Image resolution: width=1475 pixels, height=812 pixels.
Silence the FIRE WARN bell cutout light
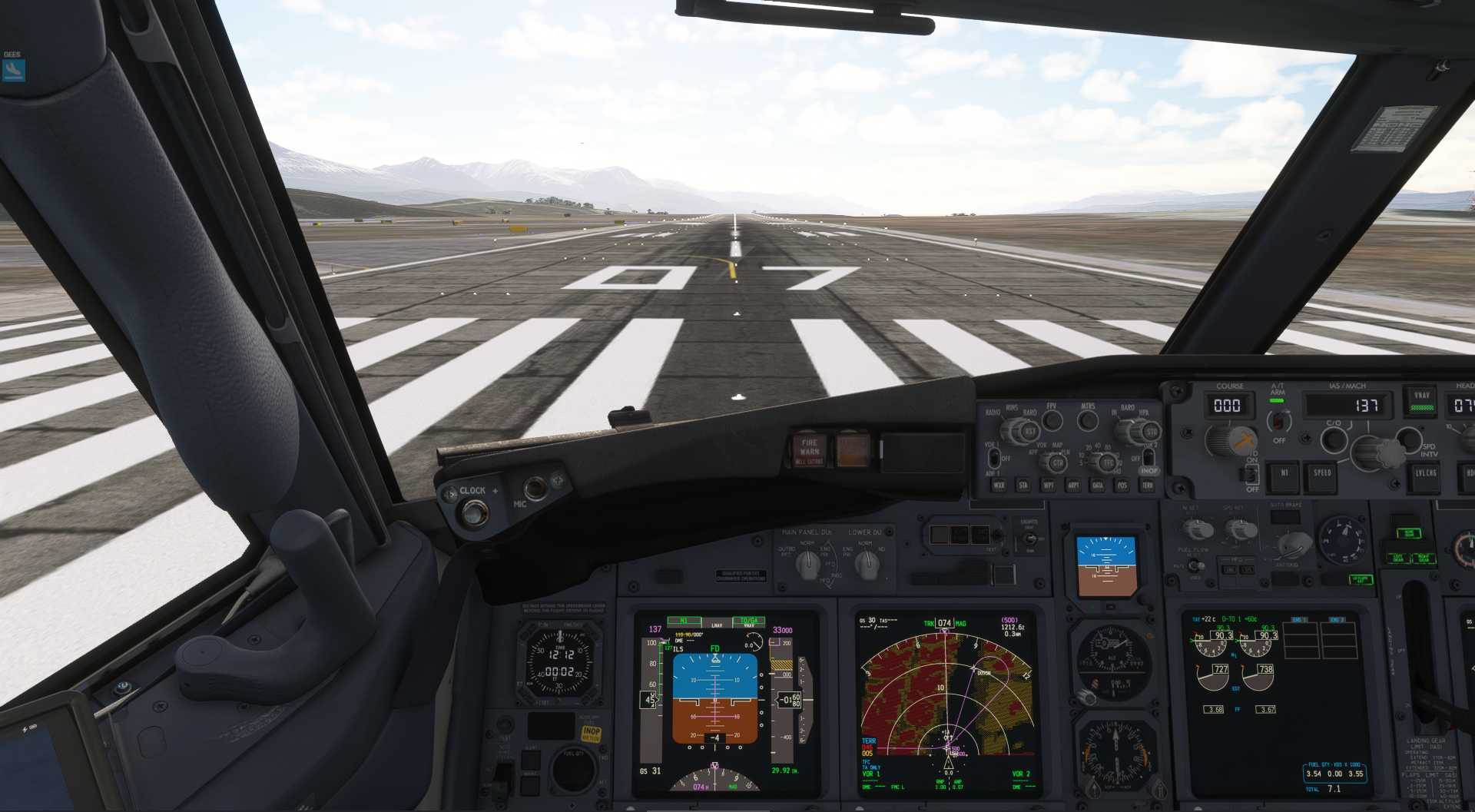tap(809, 451)
